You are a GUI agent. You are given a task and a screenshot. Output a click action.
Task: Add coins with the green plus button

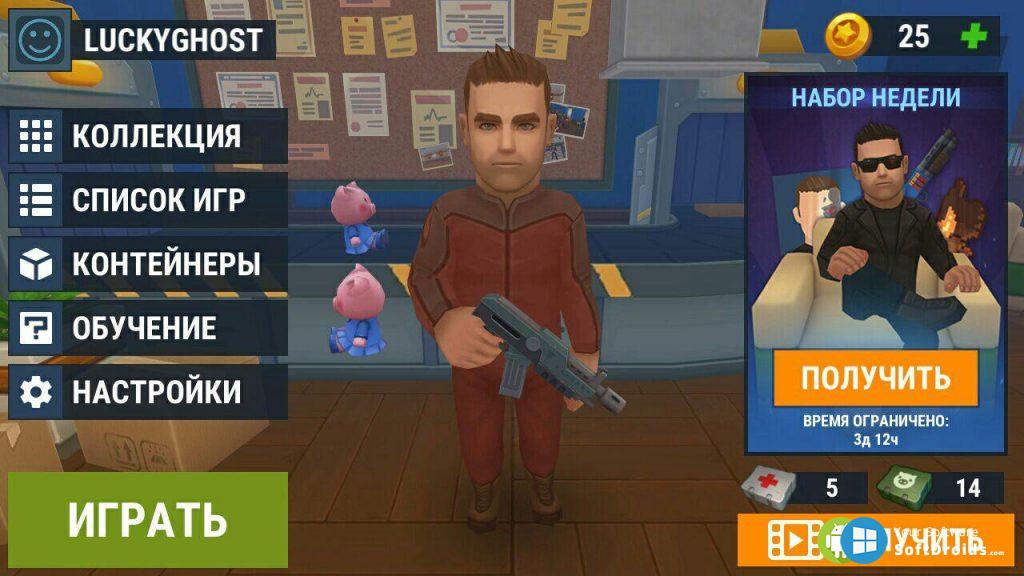point(972,36)
